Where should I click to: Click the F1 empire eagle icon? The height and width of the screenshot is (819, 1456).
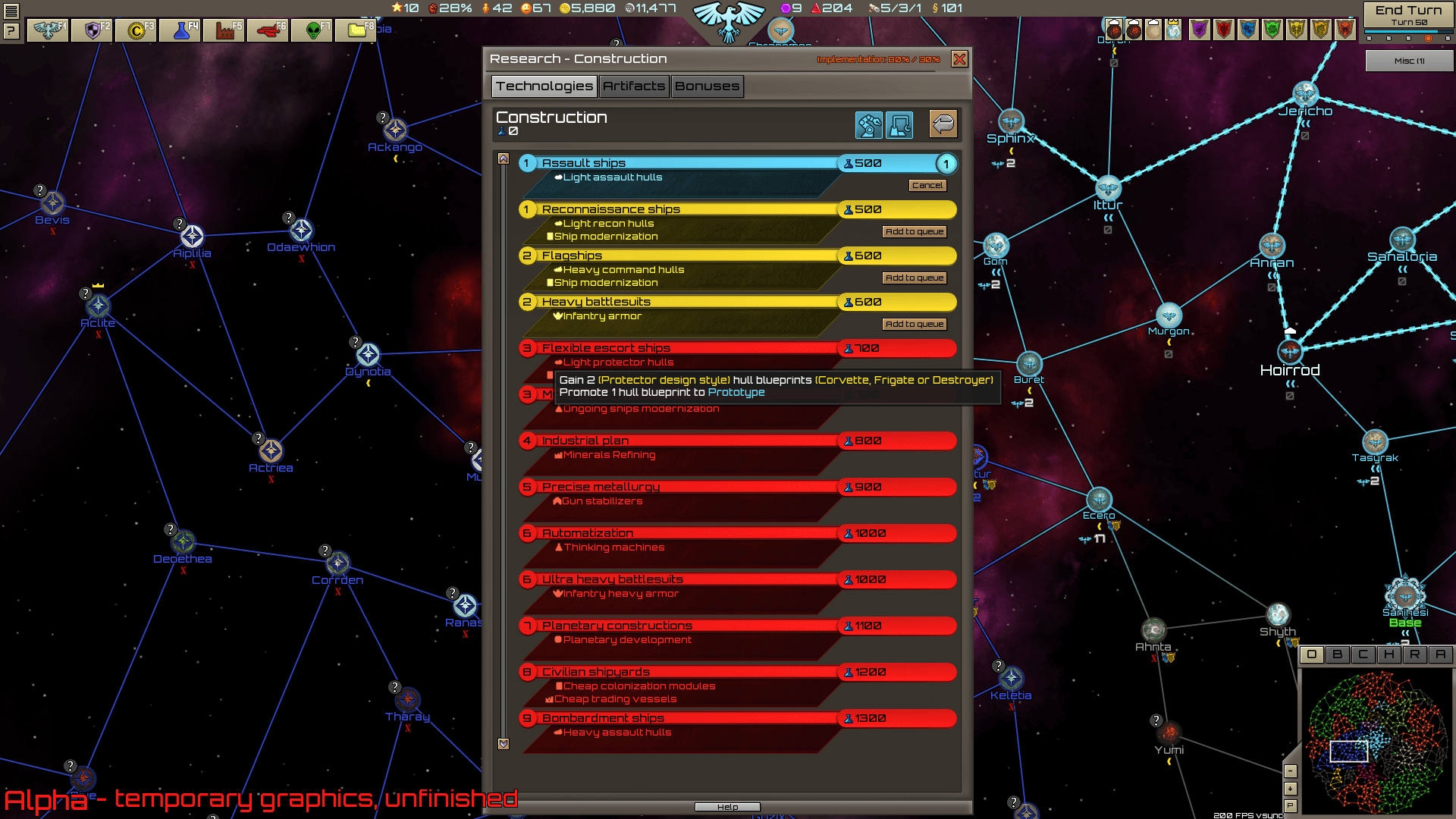[47, 30]
